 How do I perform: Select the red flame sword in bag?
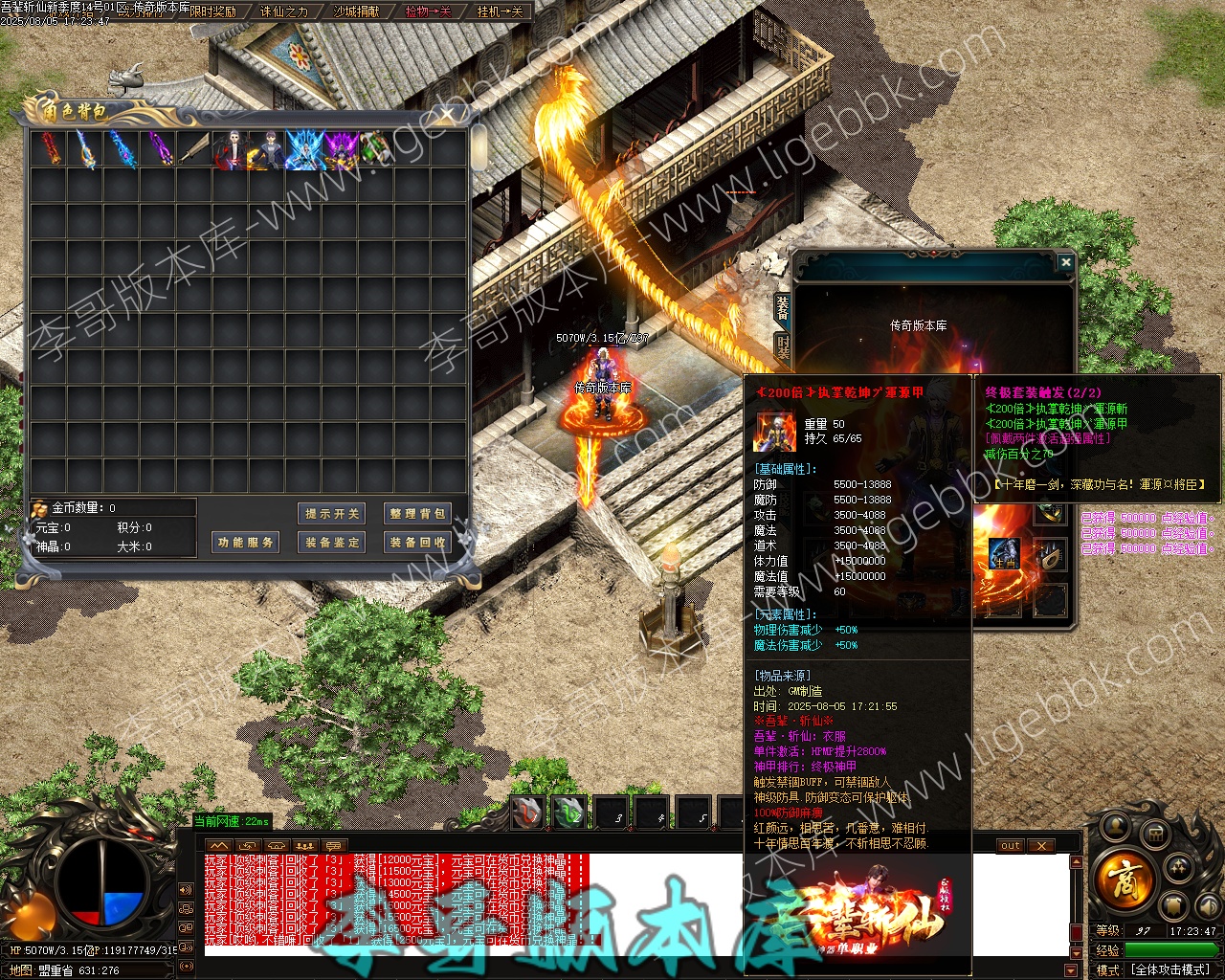[50, 150]
